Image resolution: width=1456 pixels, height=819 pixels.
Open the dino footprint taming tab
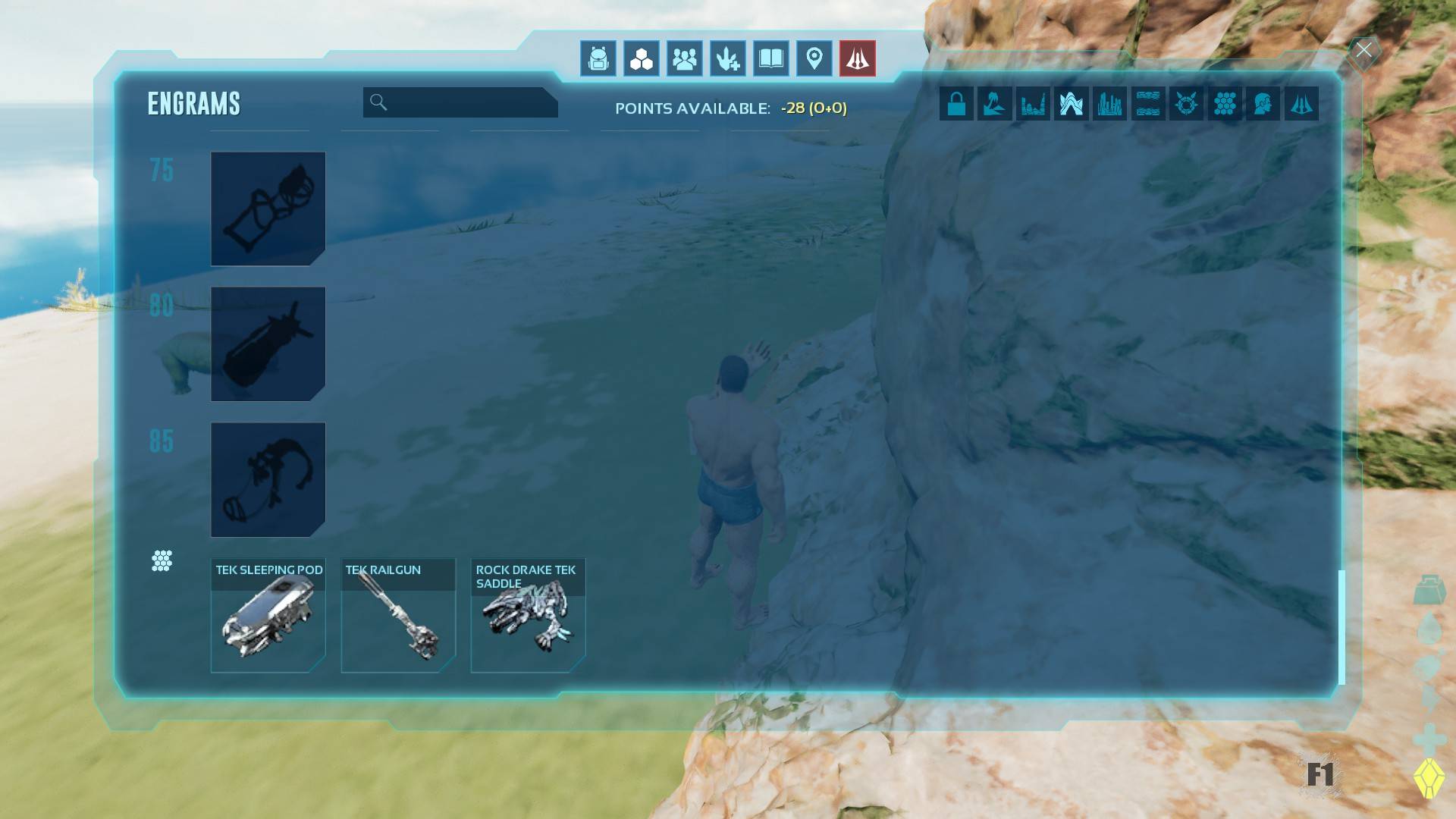(x=727, y=58)
